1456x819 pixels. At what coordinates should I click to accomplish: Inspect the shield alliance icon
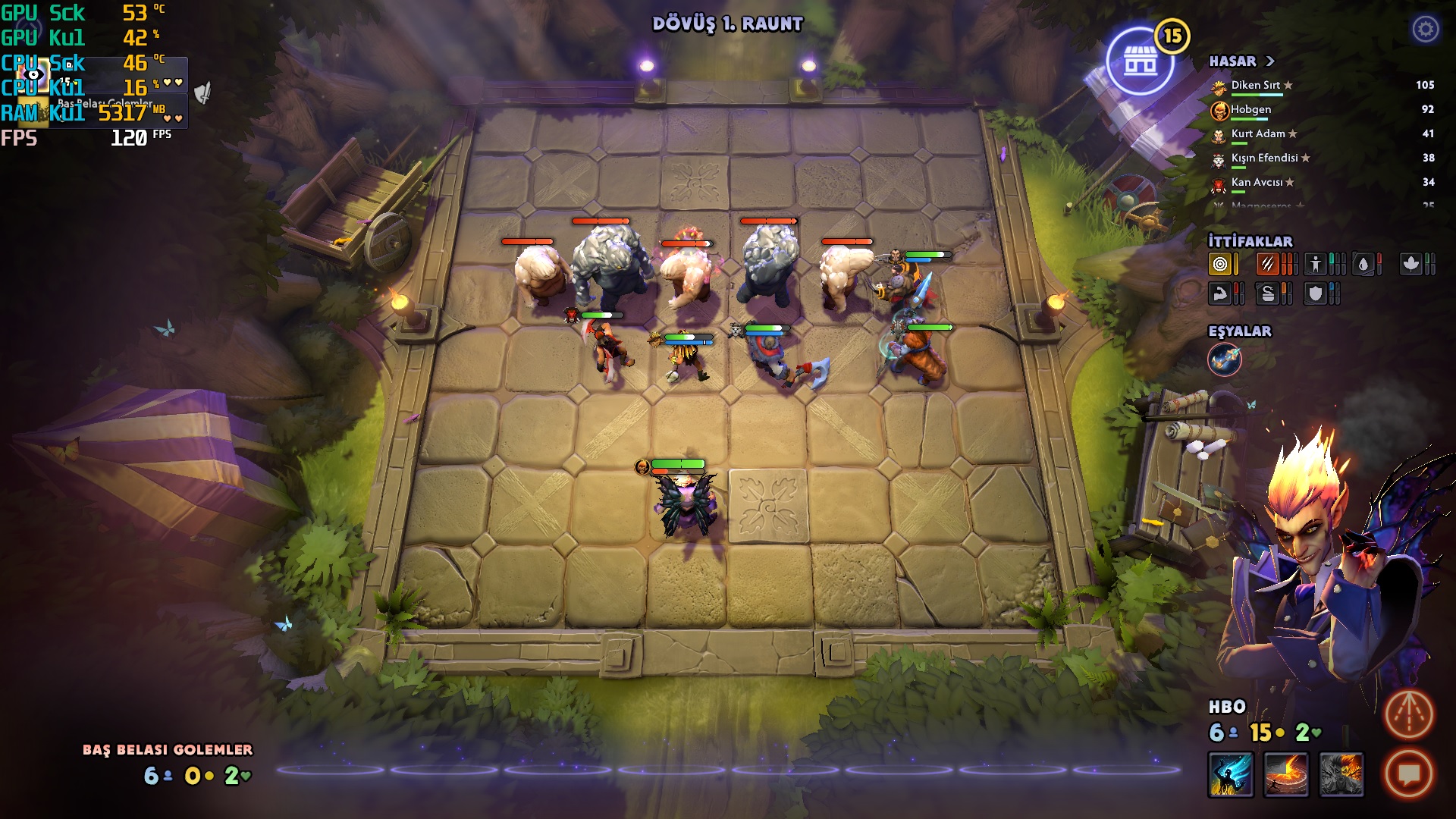point(1316,293)
